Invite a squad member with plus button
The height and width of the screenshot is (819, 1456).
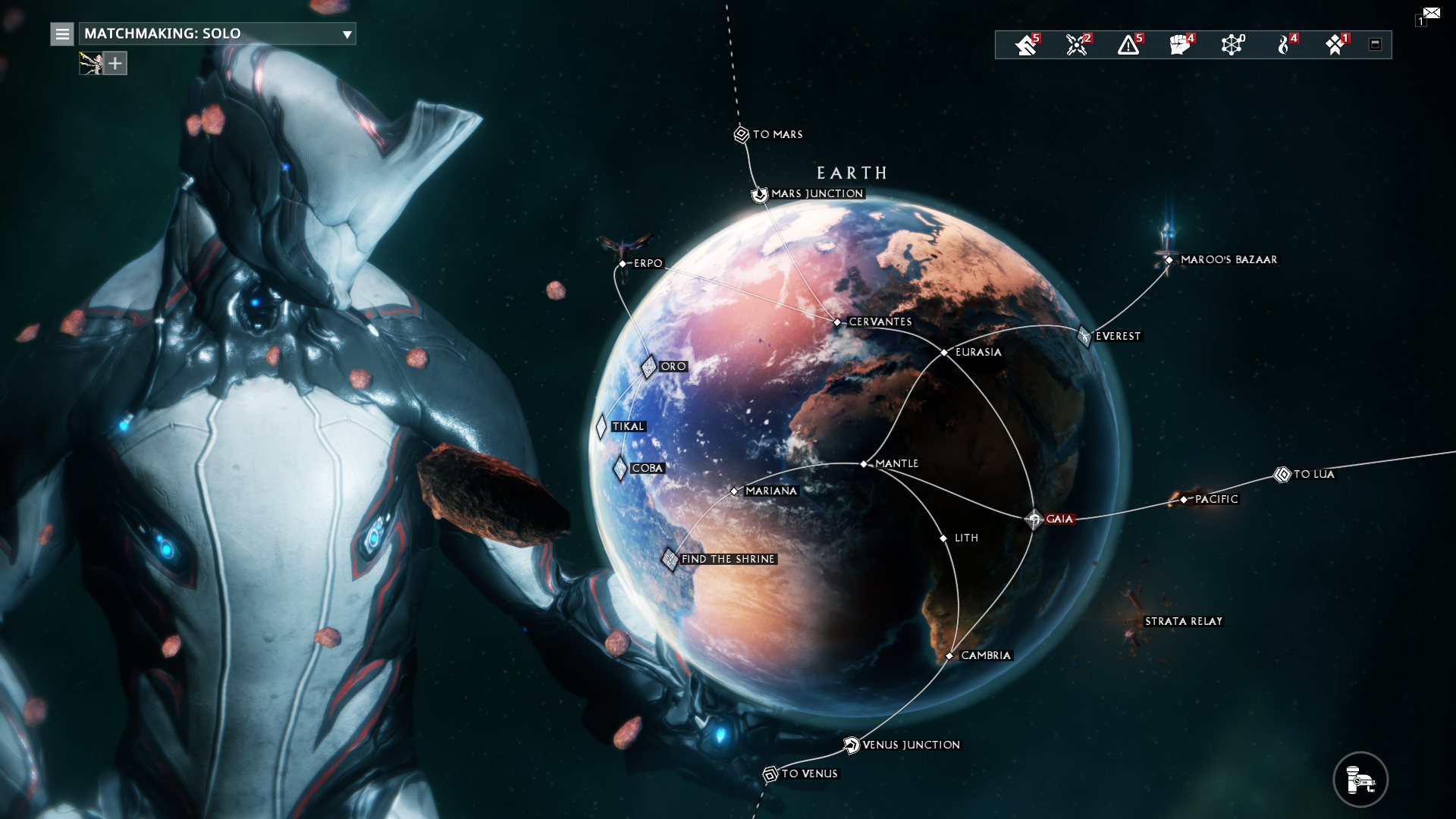coord(115,64)
